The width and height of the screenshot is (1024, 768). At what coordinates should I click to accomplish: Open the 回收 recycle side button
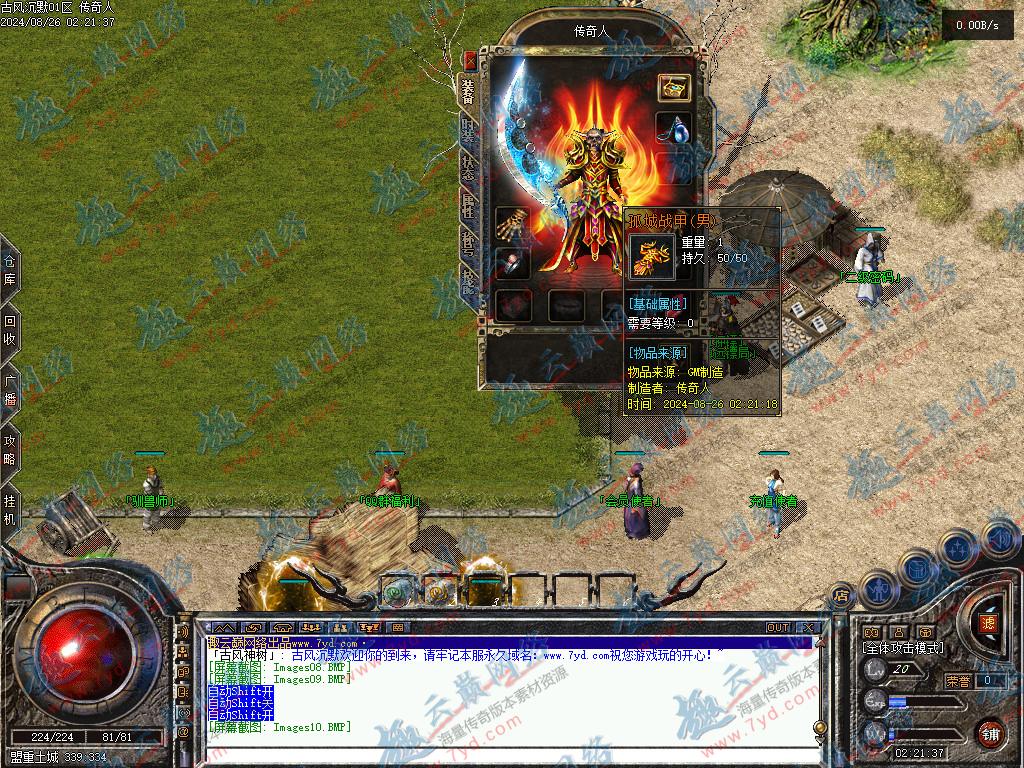point(10,331)
